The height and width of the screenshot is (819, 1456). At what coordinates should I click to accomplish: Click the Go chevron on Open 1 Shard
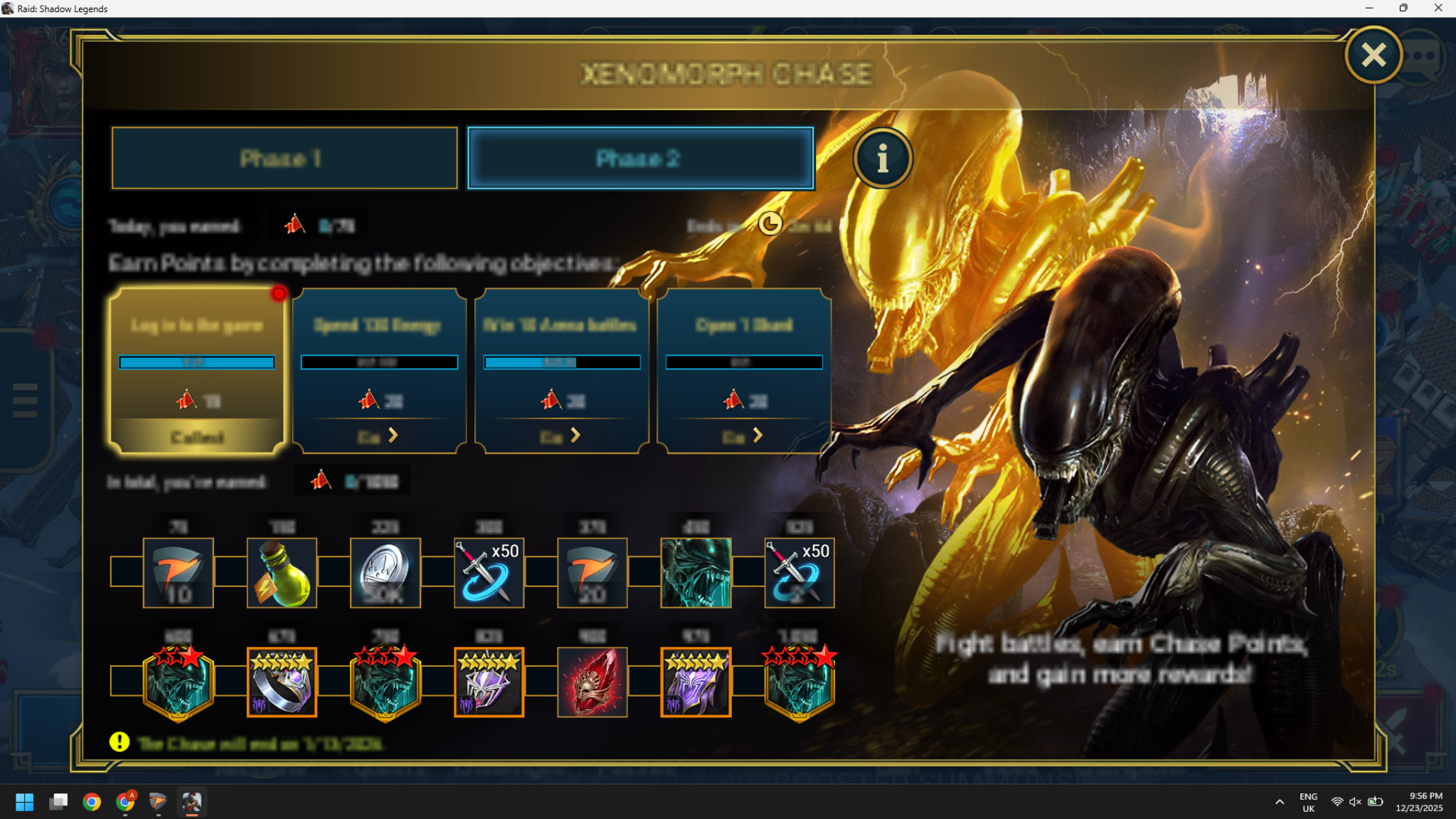pyautogui.click(x=757, y=435)
